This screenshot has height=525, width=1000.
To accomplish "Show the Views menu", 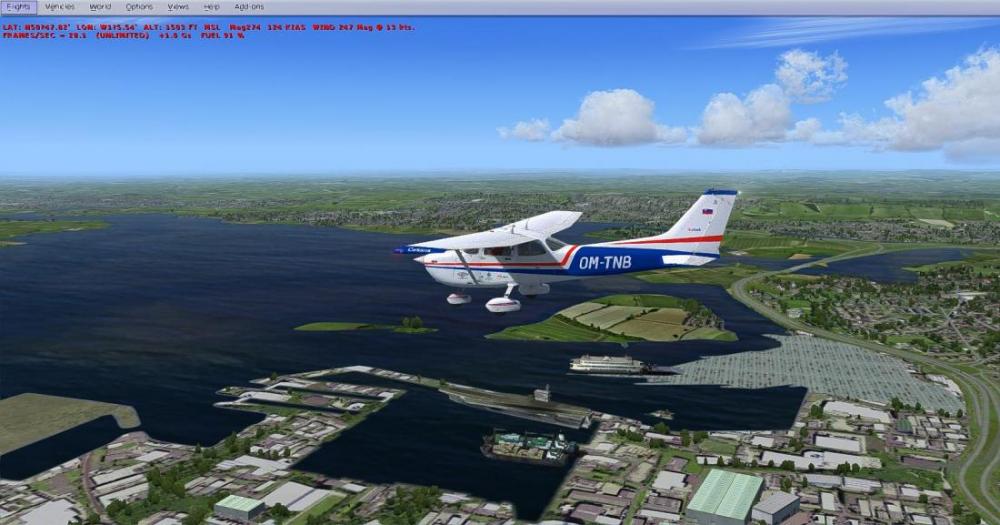I will click(178, 7).
